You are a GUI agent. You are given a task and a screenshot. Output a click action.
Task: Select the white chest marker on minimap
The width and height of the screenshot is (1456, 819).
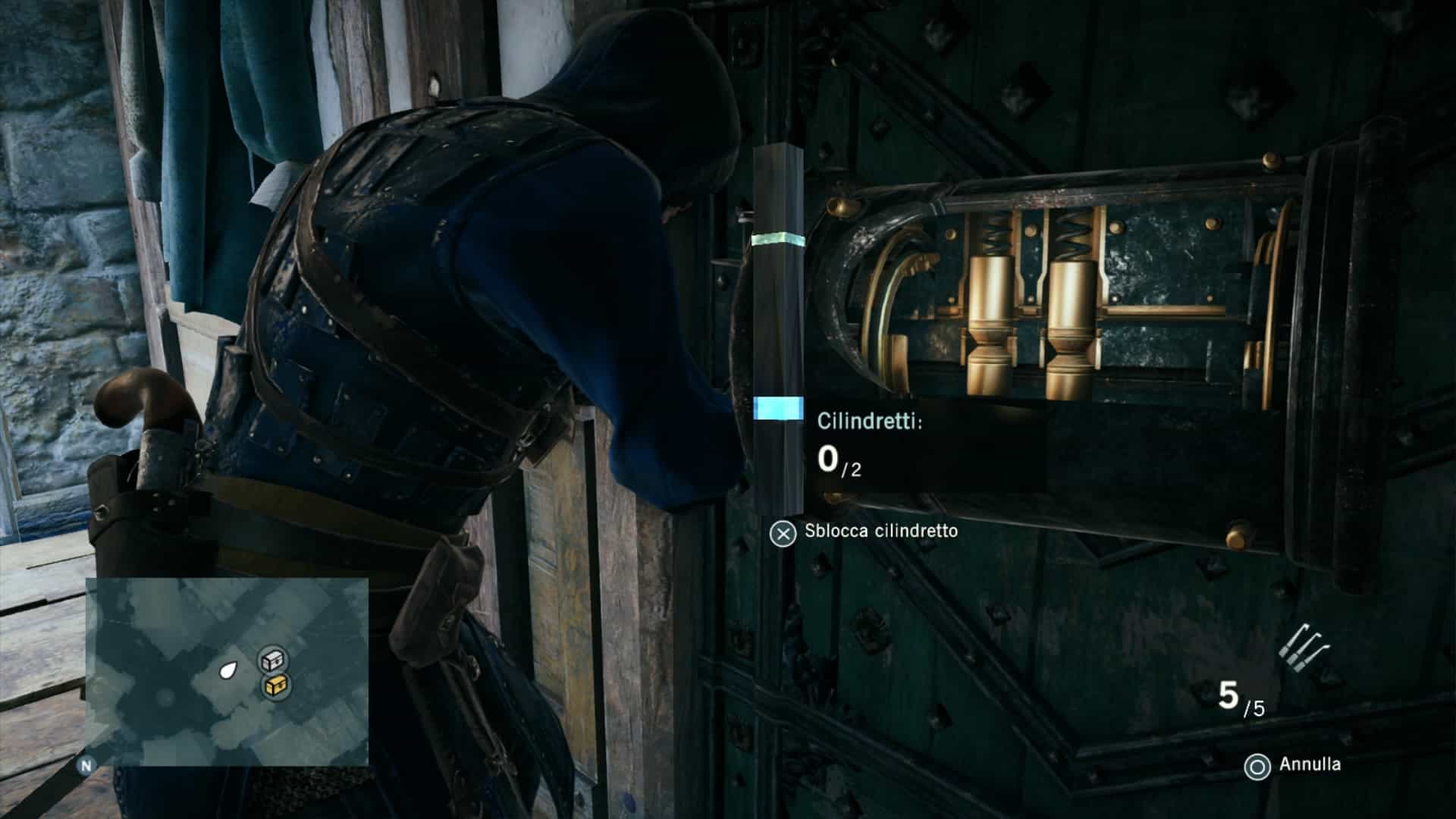(x=272, y=661)
